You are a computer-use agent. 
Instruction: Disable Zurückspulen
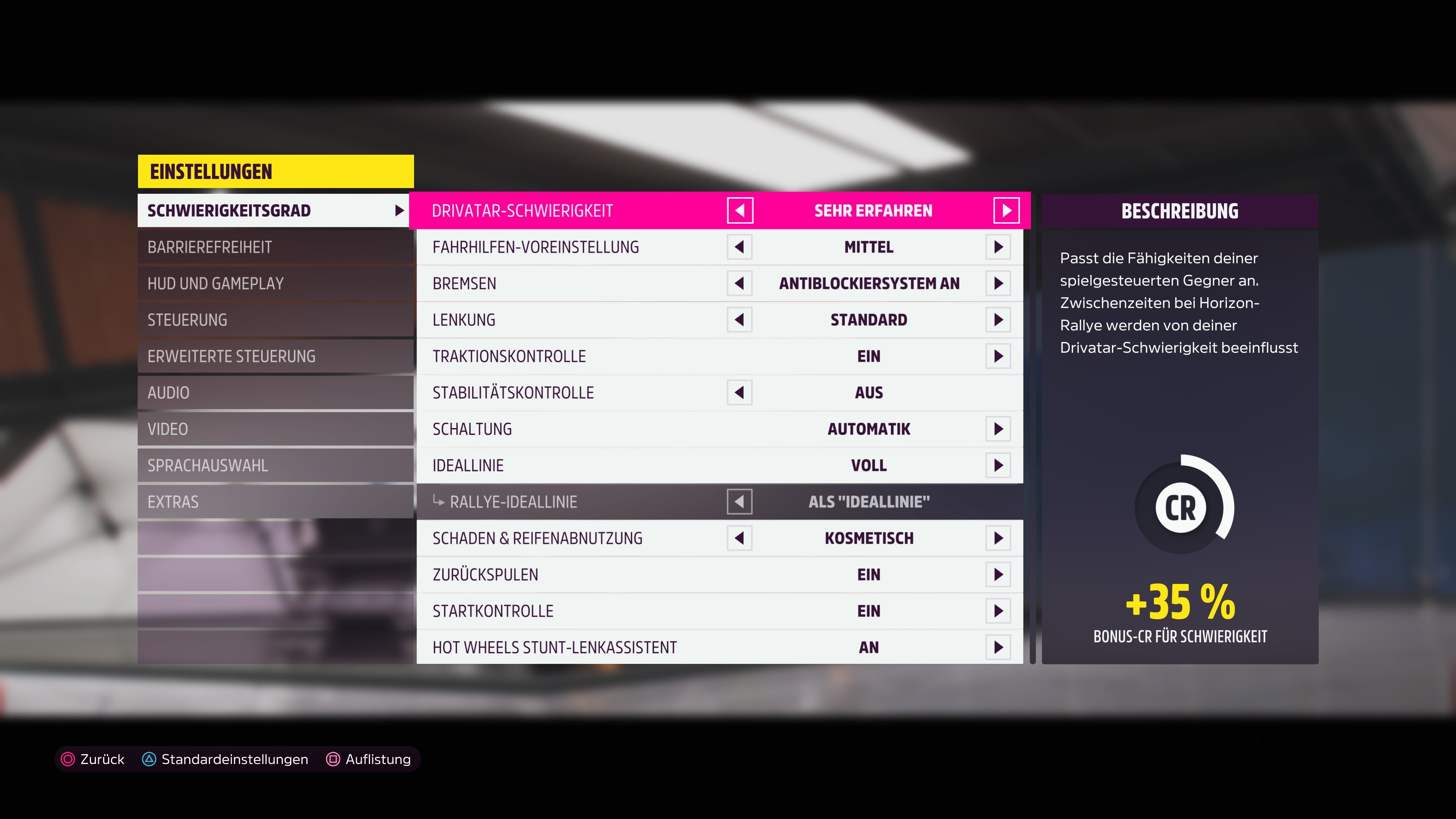point(998,574)
